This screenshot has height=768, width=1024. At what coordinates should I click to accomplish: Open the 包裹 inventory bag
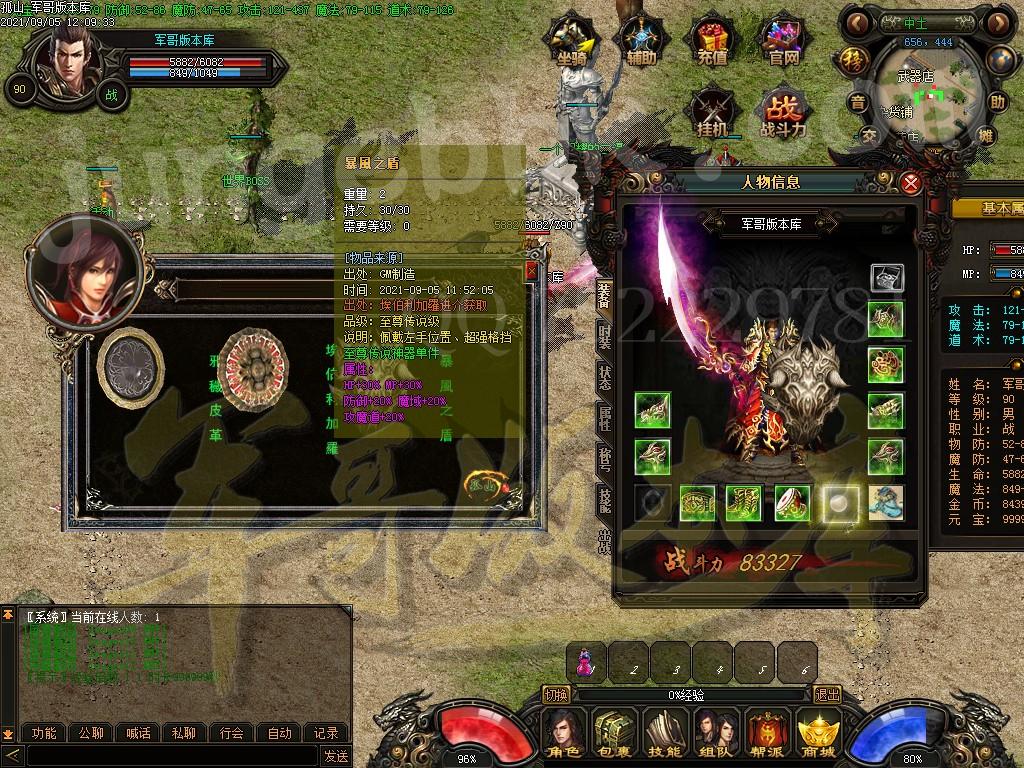click(613, 733)
